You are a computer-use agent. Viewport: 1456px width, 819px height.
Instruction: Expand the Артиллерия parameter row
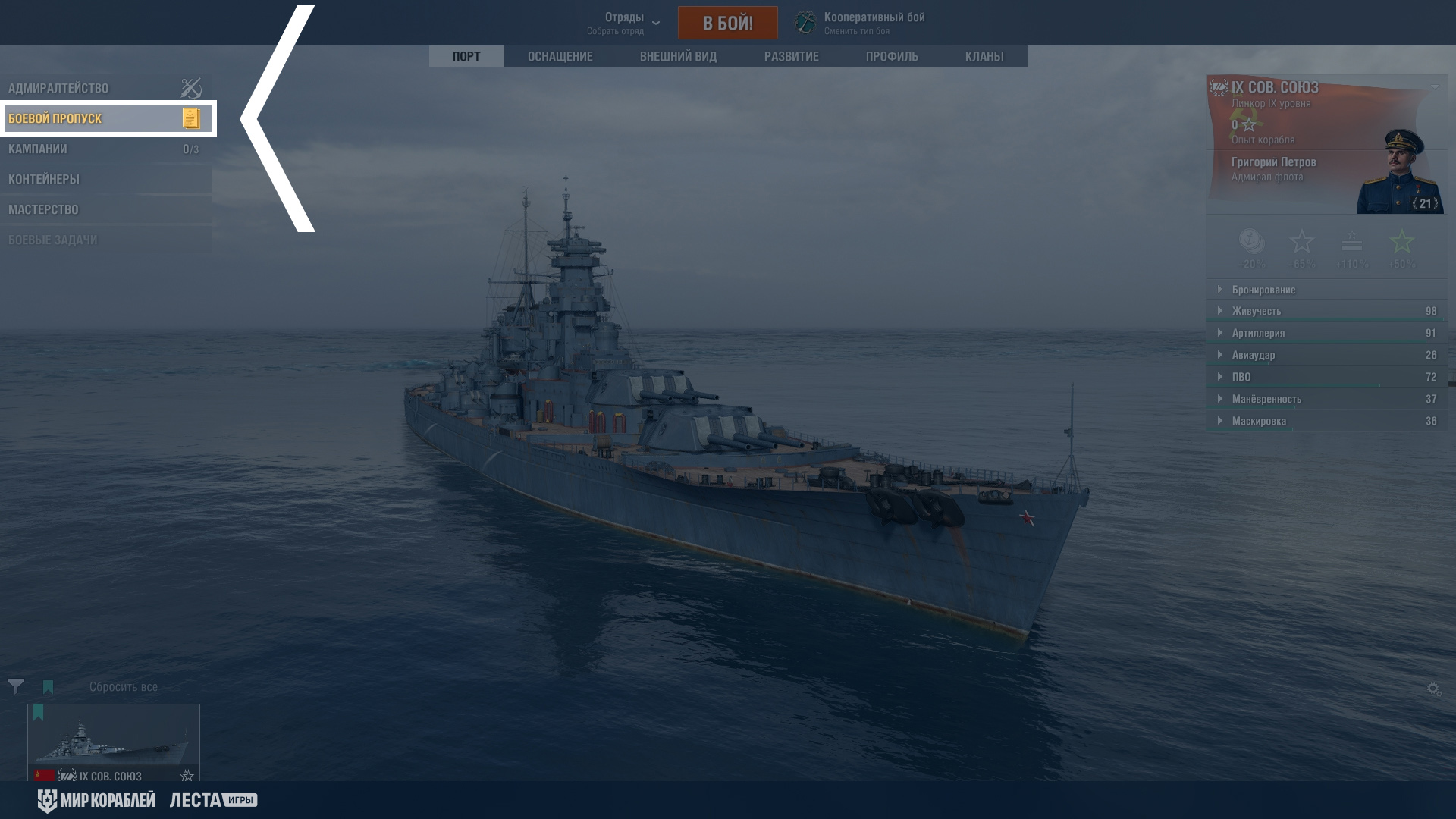[1257, 333]
